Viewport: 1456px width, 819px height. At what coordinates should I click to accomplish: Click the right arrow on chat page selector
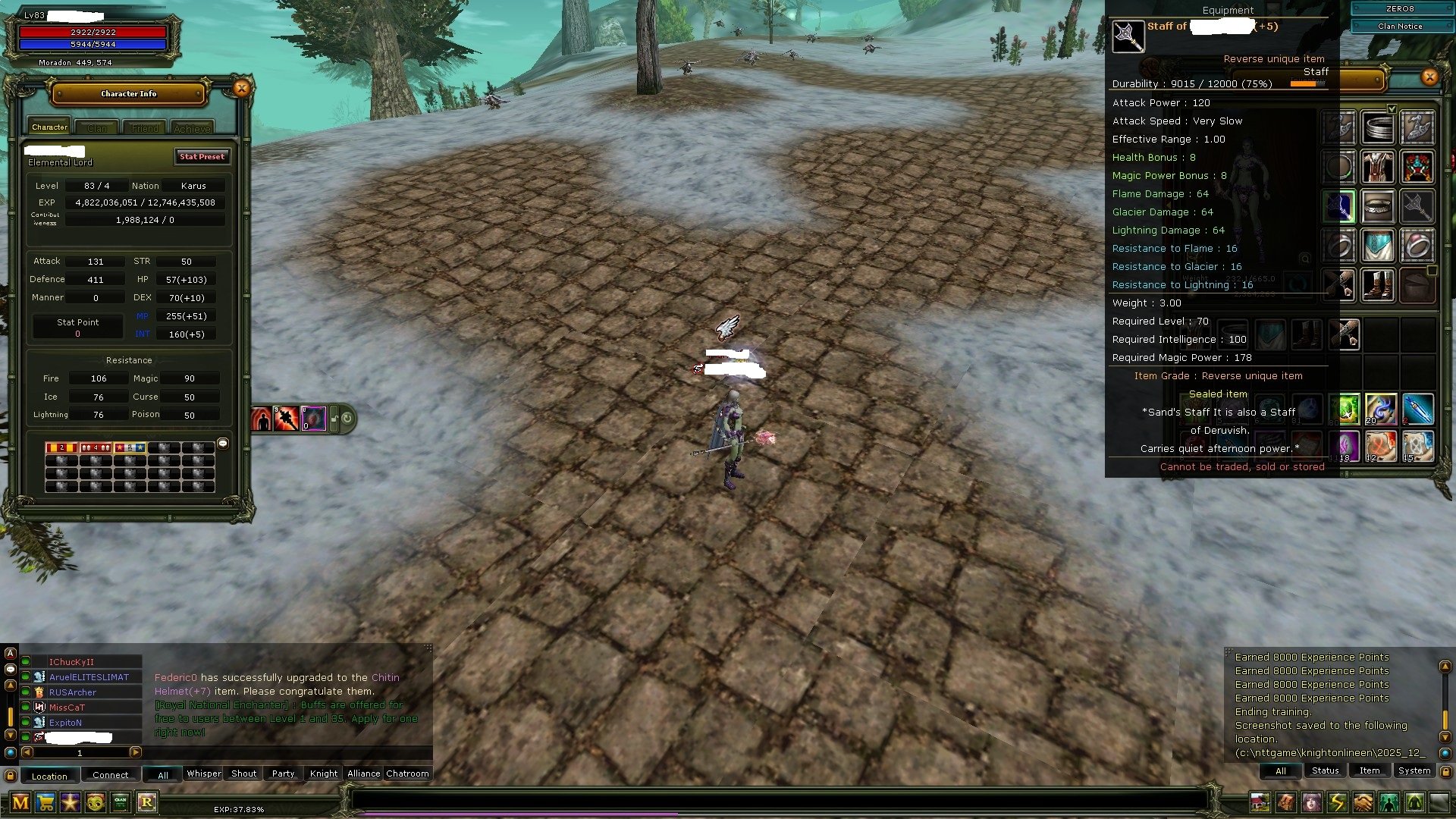pyautogui.click(x=135, y=752)
